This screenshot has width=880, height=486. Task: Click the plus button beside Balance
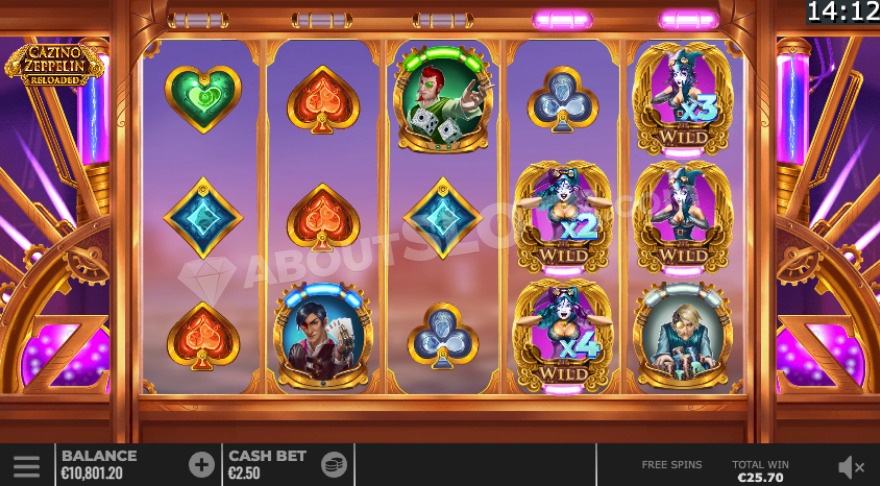(201, 464)
